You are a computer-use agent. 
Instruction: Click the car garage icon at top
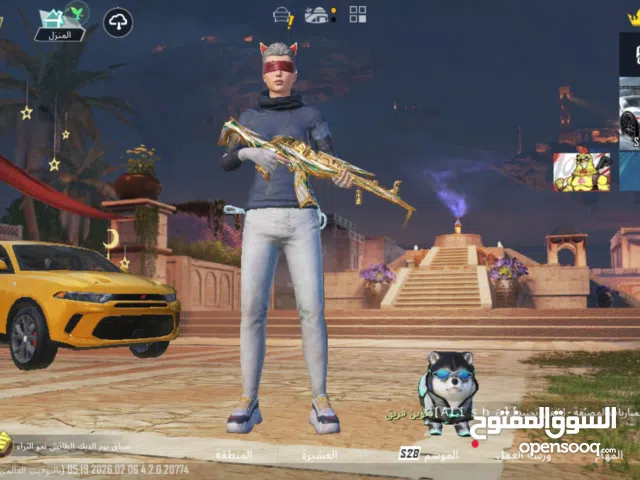pyautogui.click(x=319, y=15)
